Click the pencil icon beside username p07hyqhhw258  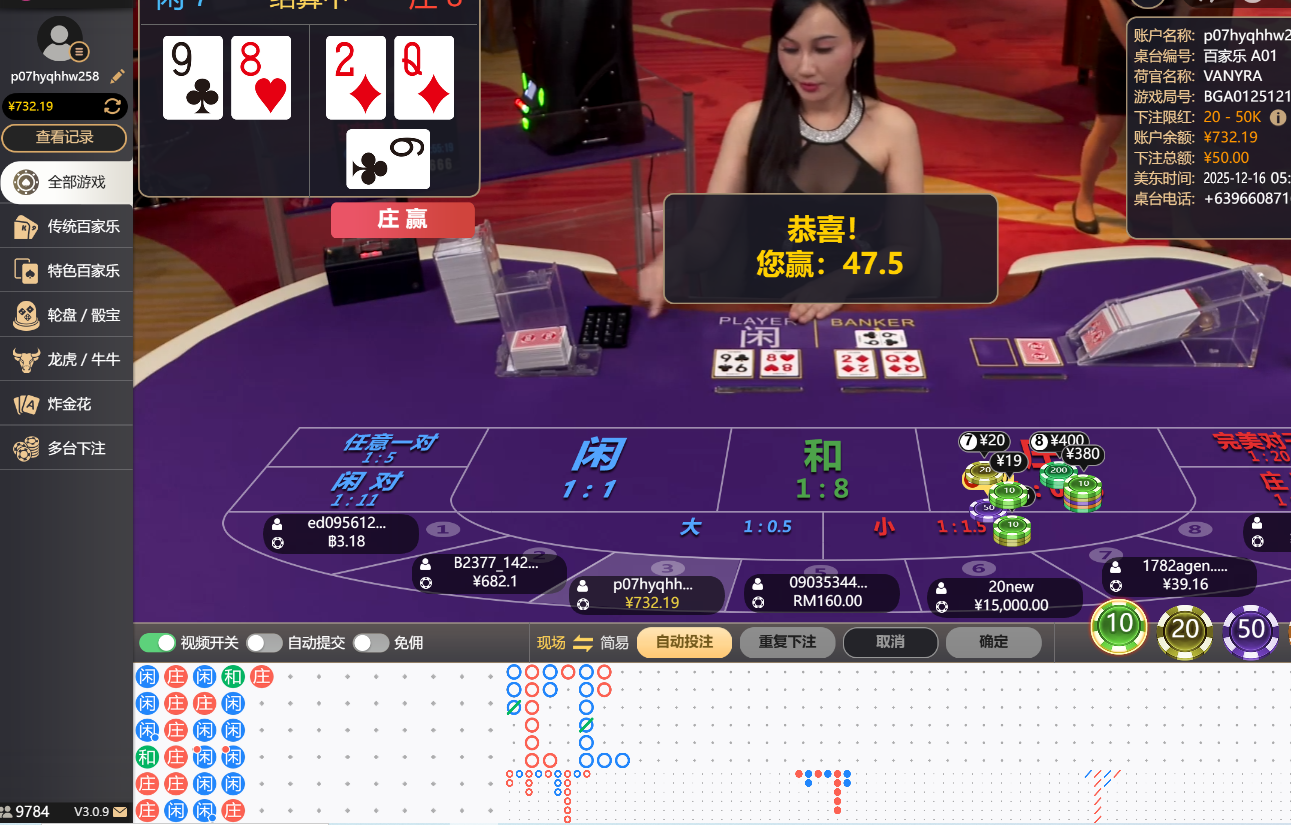[x=117, y=75]
